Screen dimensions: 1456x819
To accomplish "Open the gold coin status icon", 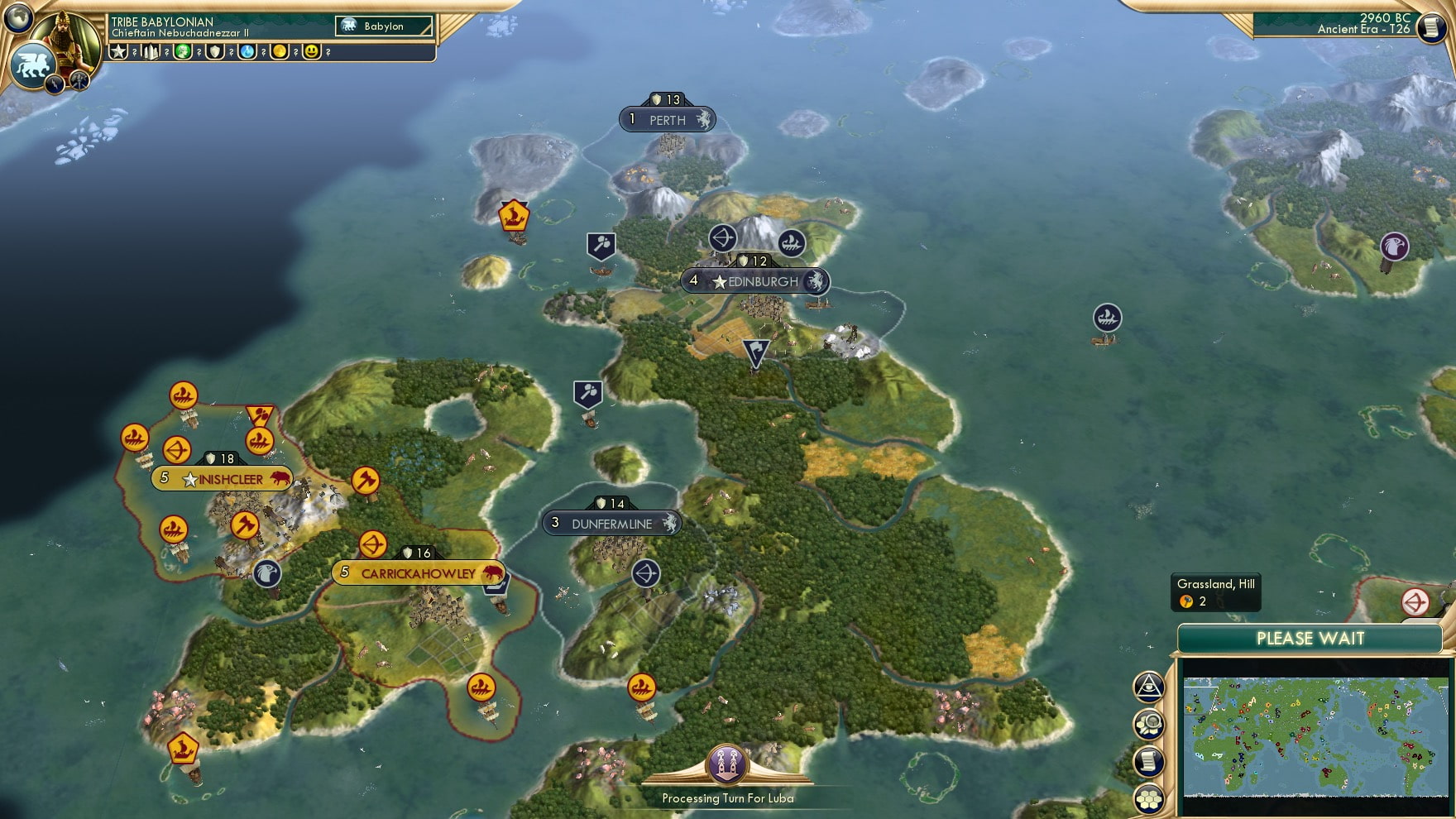I will [x=280, y=54].
